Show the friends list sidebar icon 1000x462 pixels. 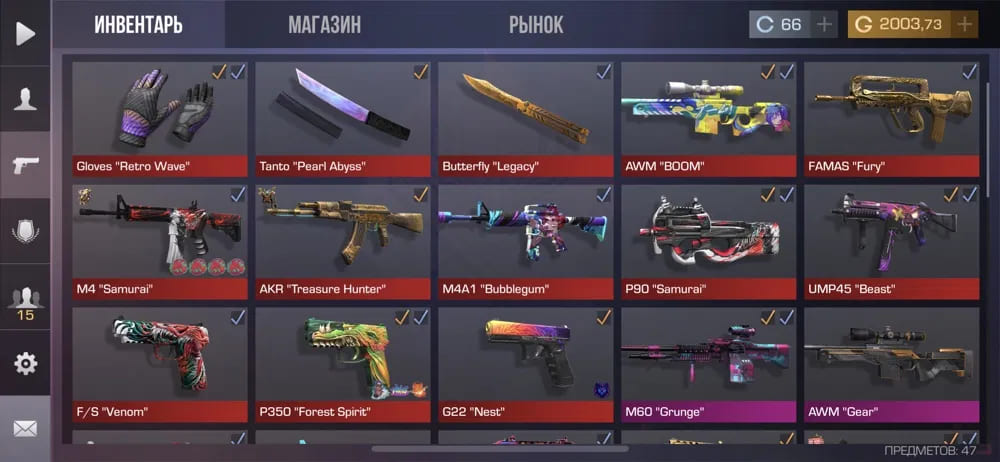(25, 299)
